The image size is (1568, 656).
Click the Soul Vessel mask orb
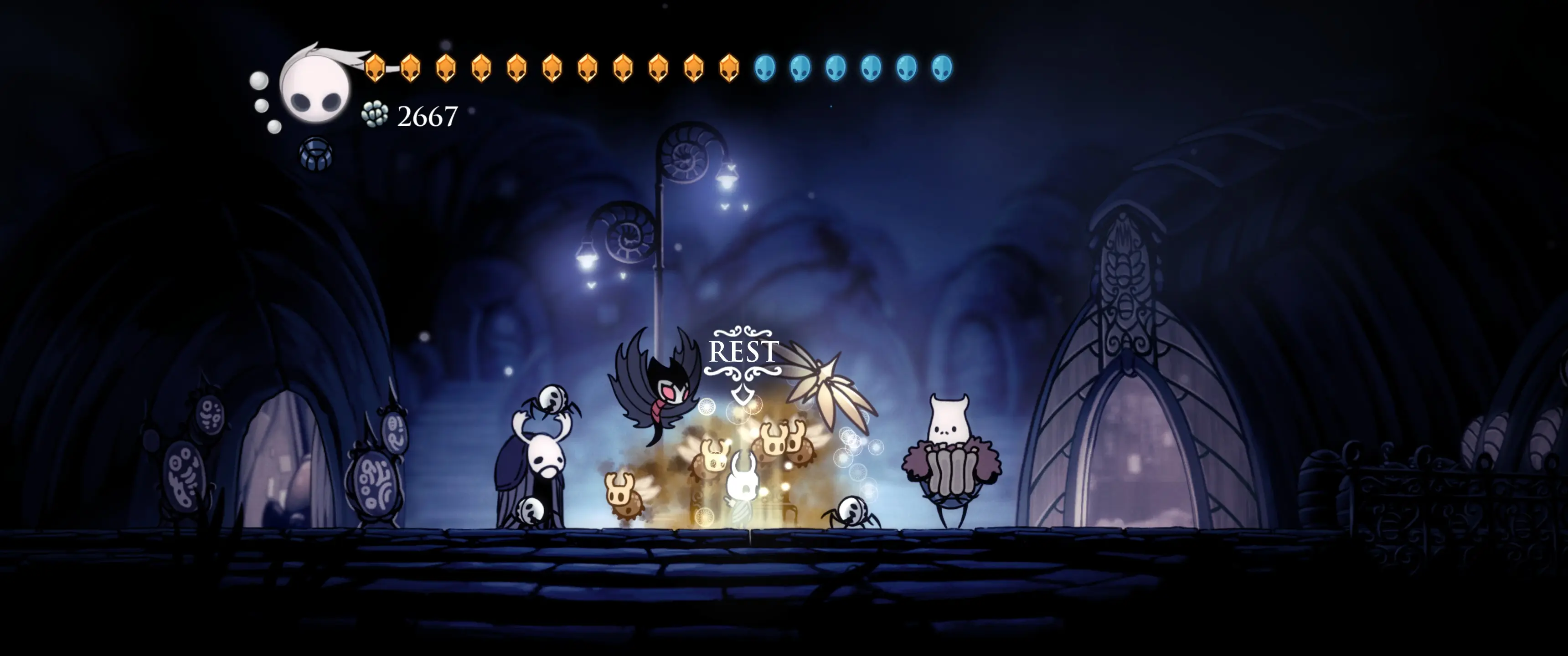[315, 87]
